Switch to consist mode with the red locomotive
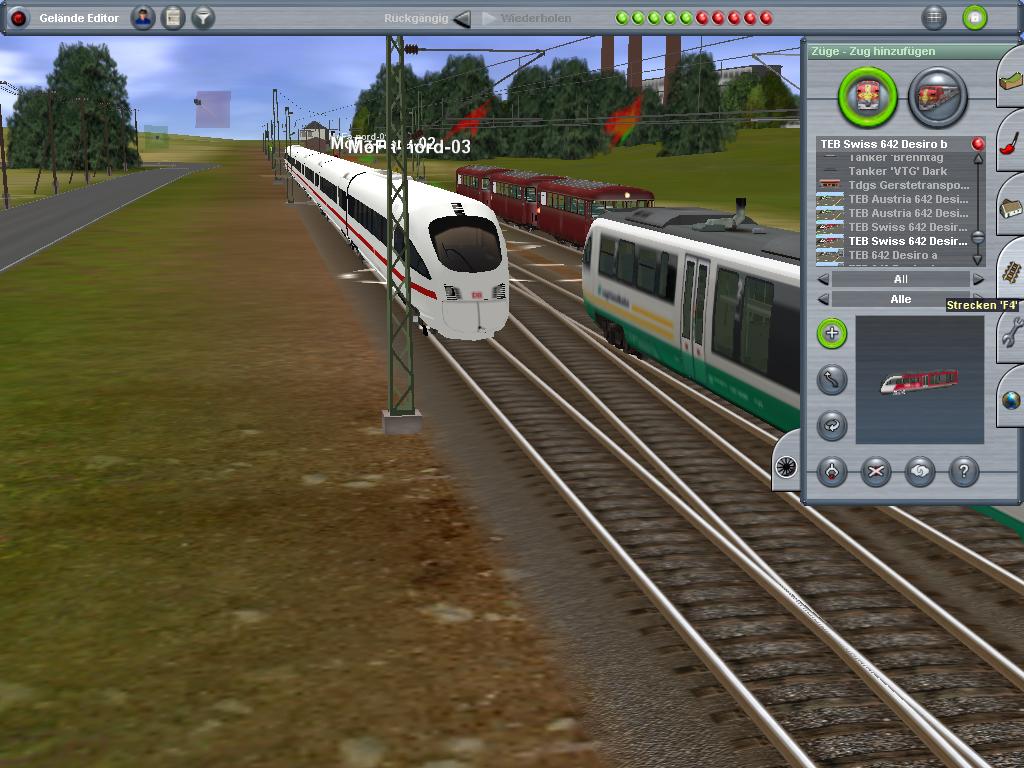 pyautogui.click(x=937, y=97)
